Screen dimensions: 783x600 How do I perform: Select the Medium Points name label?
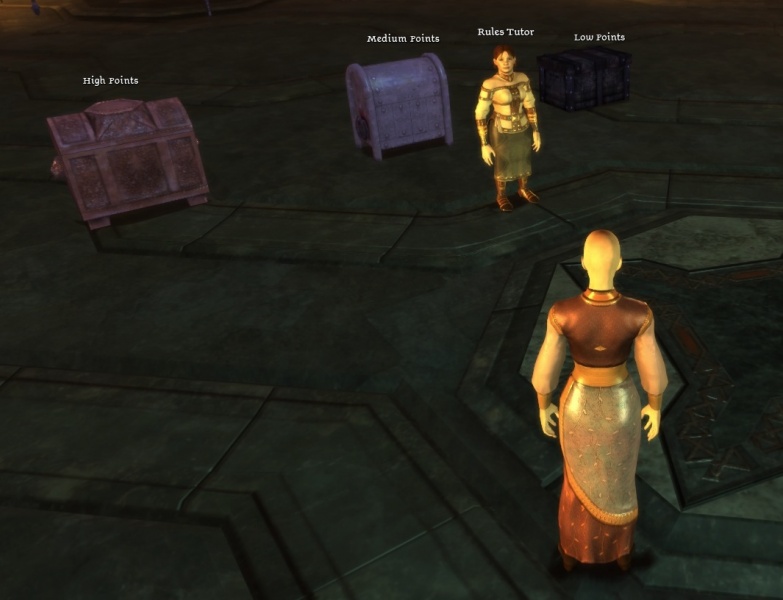(x=403, y=39)
